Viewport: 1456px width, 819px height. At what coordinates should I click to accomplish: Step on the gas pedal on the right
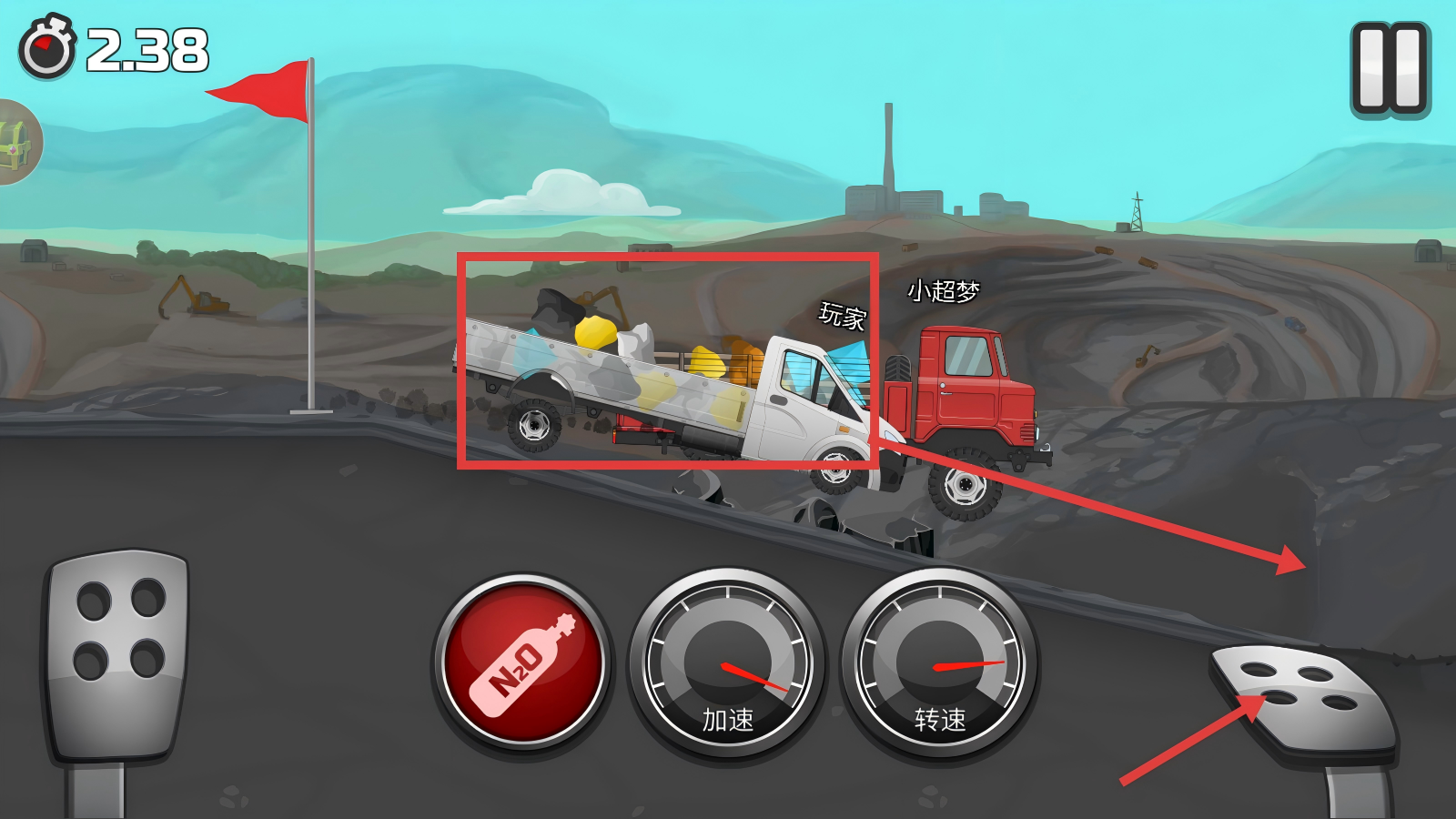(1303, 696)
